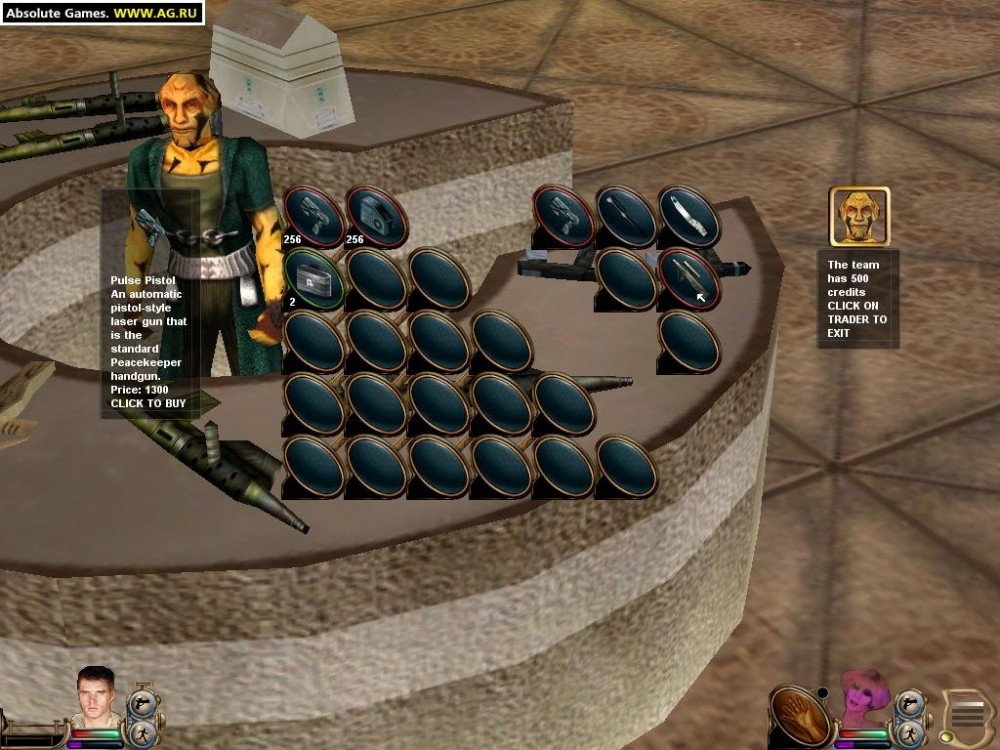Viewport: 1000px width, 750px height.
Task: Toggle the running icon beside the pink-haired portrait
Action: (x=909, y=731)
